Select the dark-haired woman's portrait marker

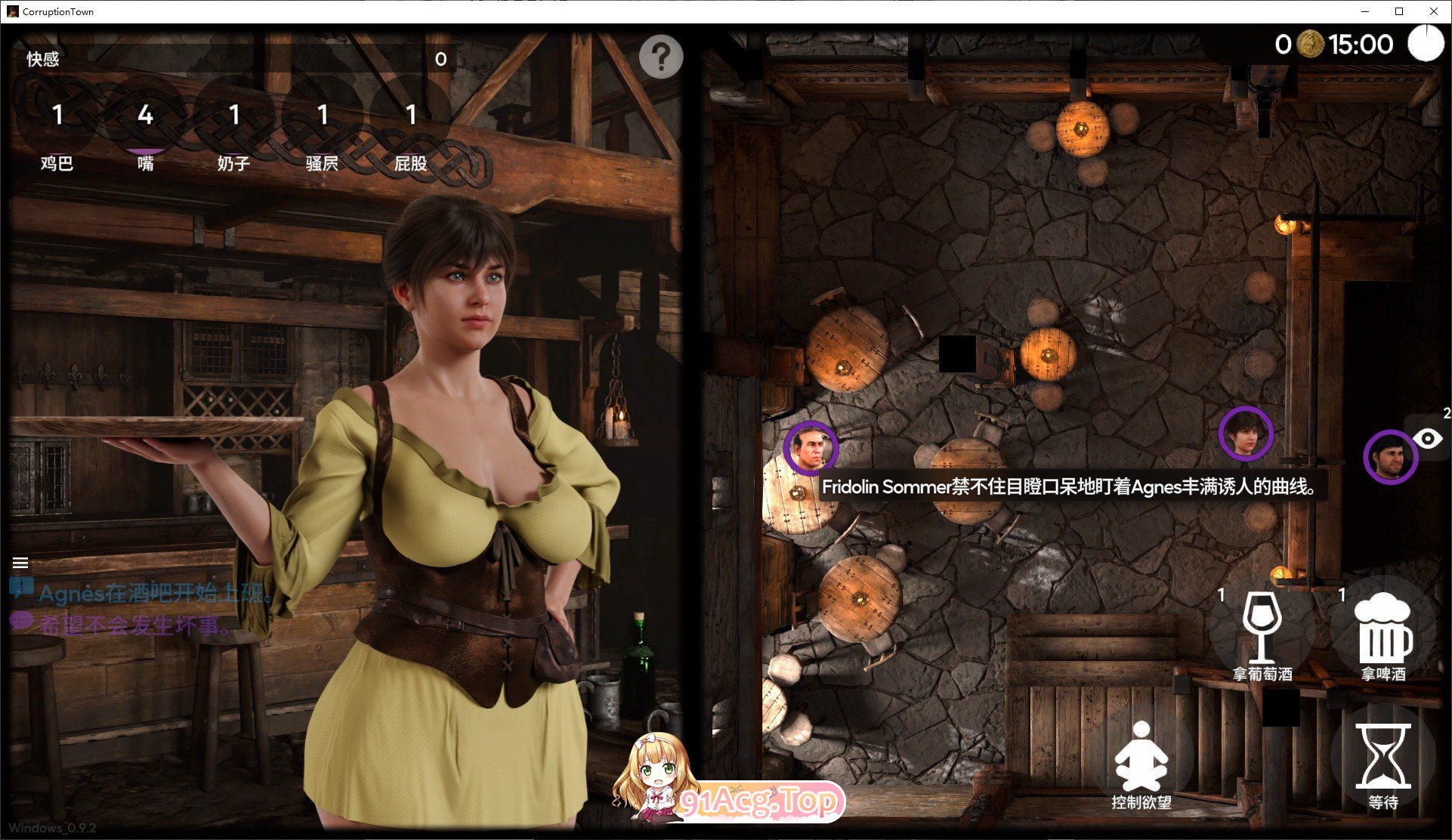1246,433
